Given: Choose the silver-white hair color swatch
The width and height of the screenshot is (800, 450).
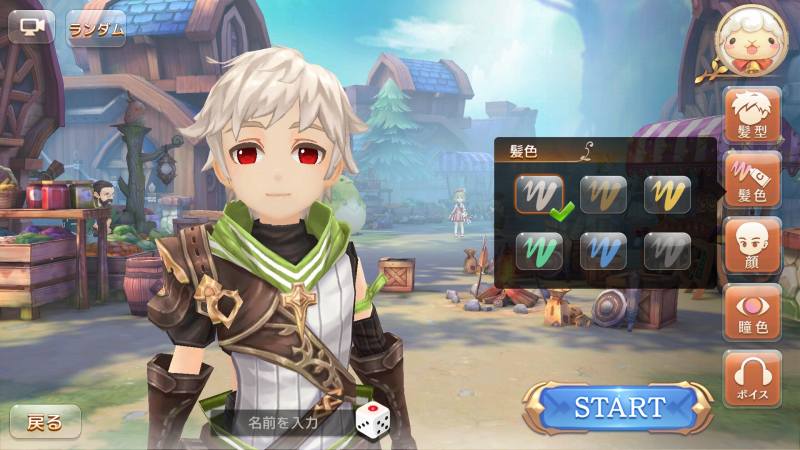Looking at the screenshot, I should (540, 194).
